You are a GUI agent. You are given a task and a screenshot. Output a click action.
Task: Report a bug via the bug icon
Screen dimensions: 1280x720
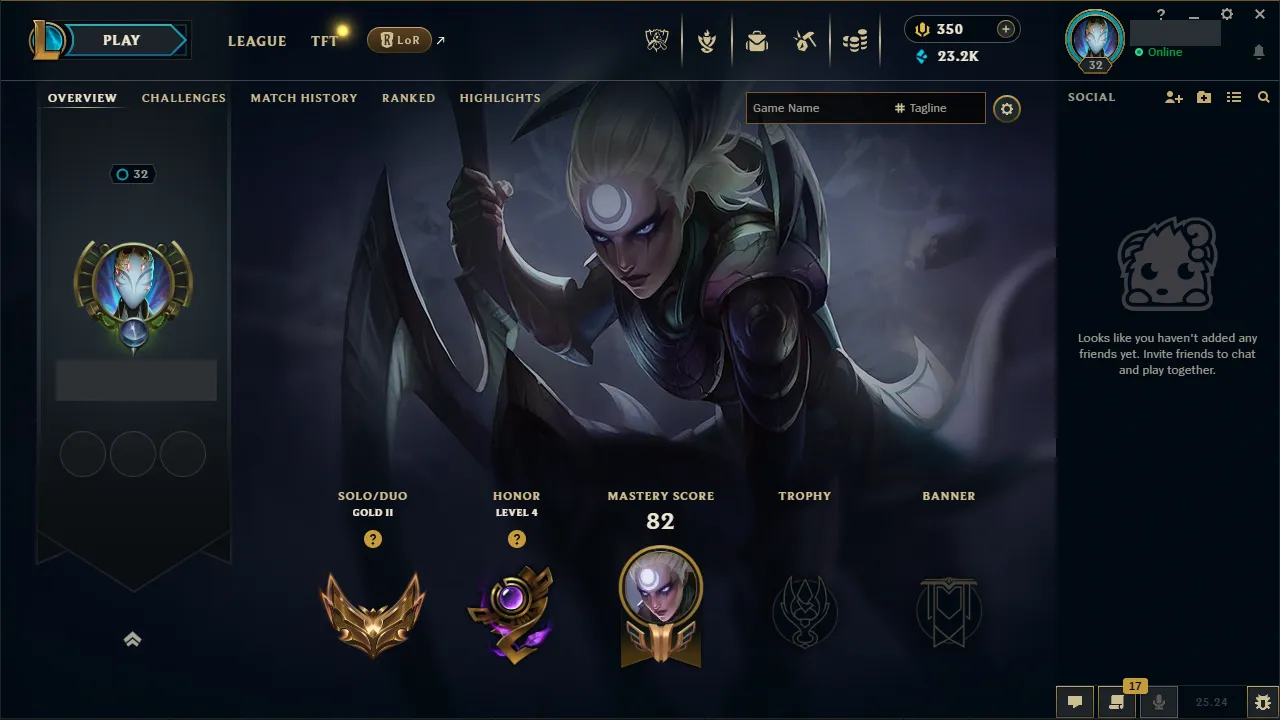tap(1262, 702)
